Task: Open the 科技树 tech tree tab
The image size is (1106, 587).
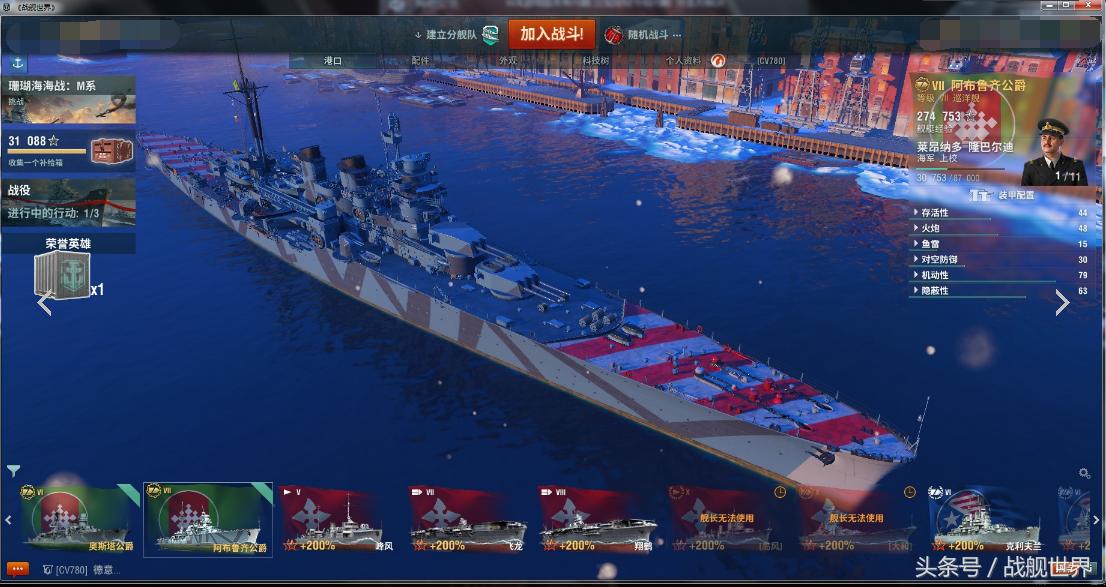Action: [x=596, y=61]
